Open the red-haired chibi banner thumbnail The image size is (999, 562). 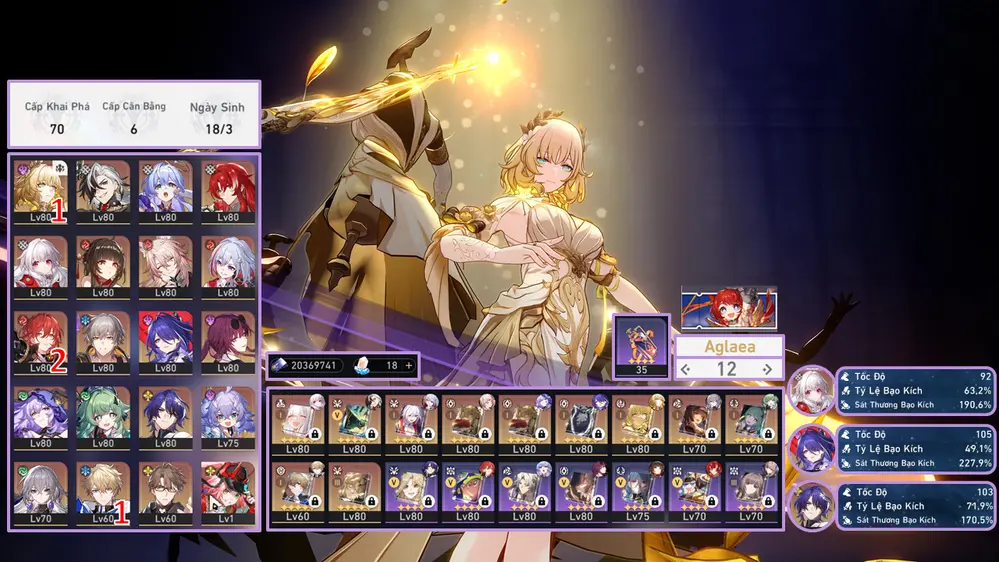(728, 308)
